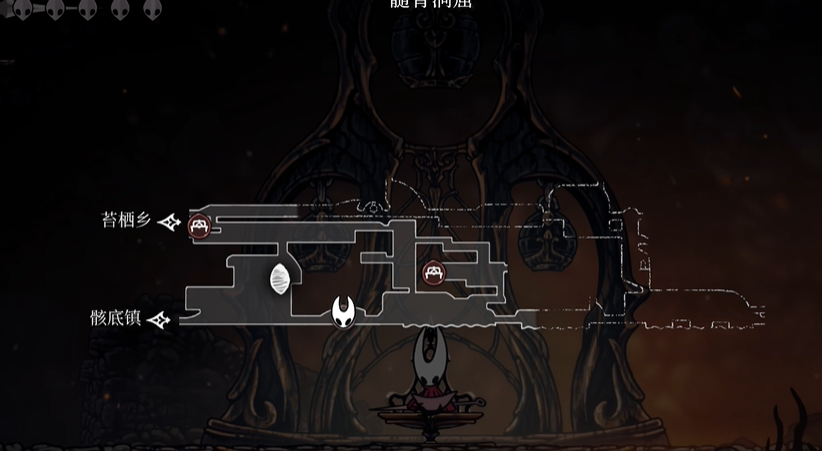Choose the 苔栖乡 area exit label
The image size is (822, 451).
point(126,220)
